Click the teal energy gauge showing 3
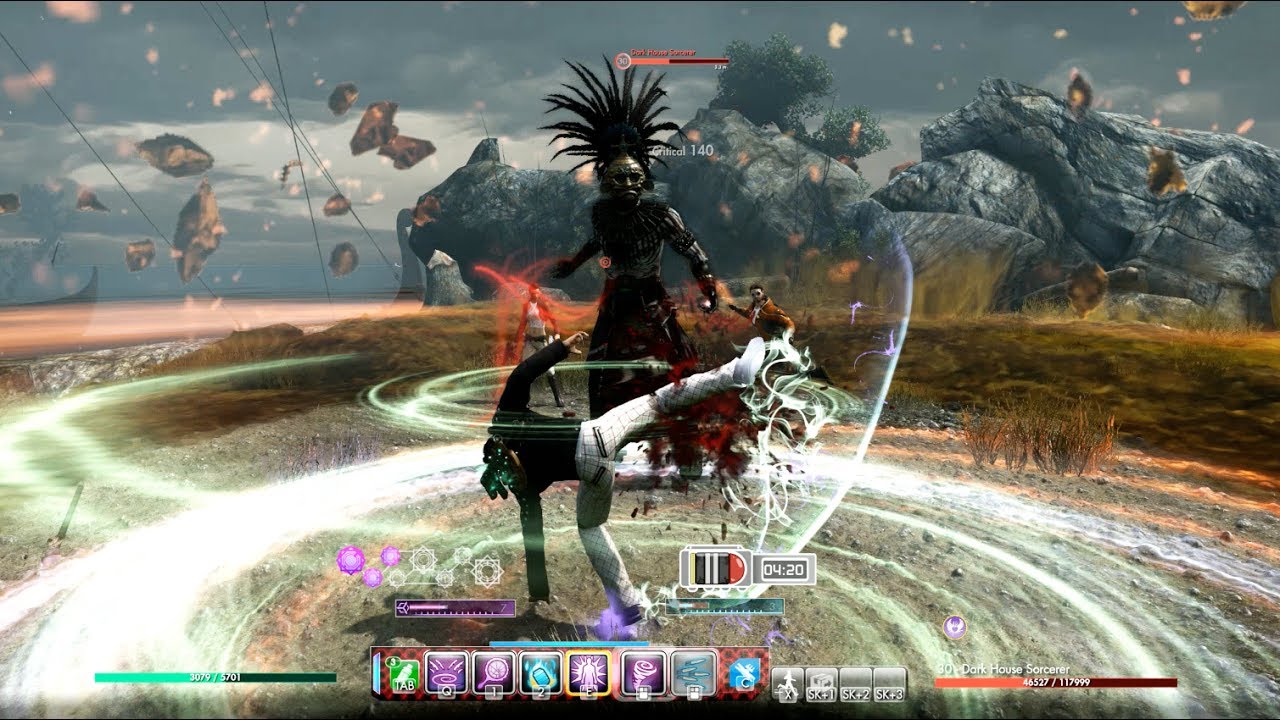Image resolution: width=1280 pixels, height=720 pixels. coord(724,606)
